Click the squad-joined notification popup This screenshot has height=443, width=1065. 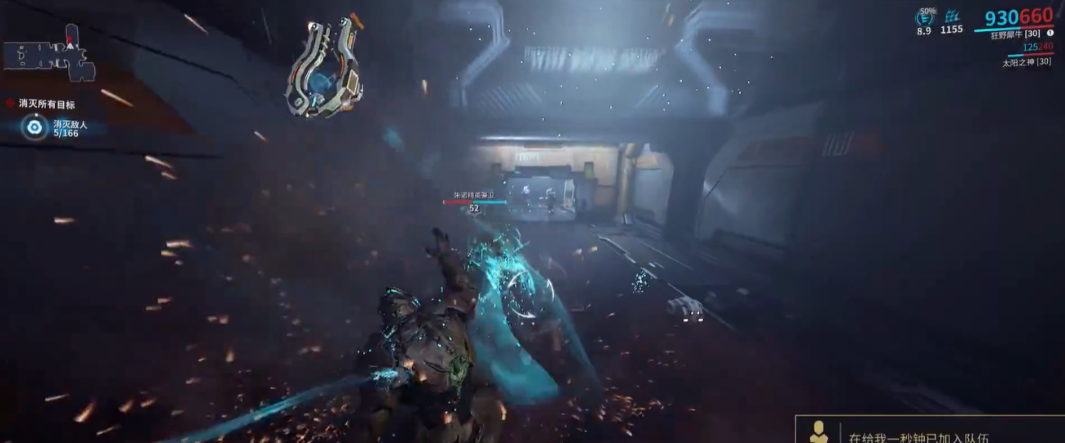pos(930,431)
